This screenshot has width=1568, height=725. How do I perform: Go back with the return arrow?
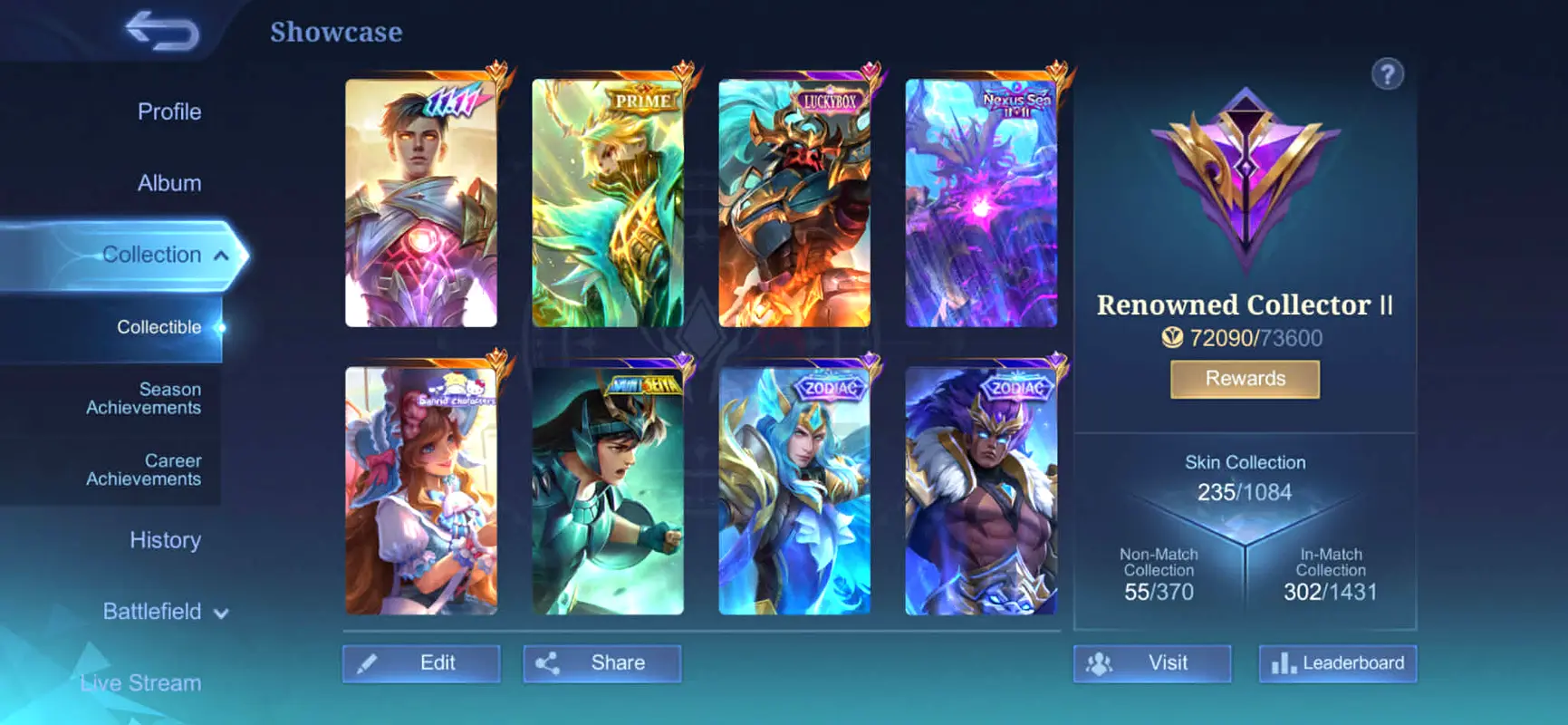[163, 31]
